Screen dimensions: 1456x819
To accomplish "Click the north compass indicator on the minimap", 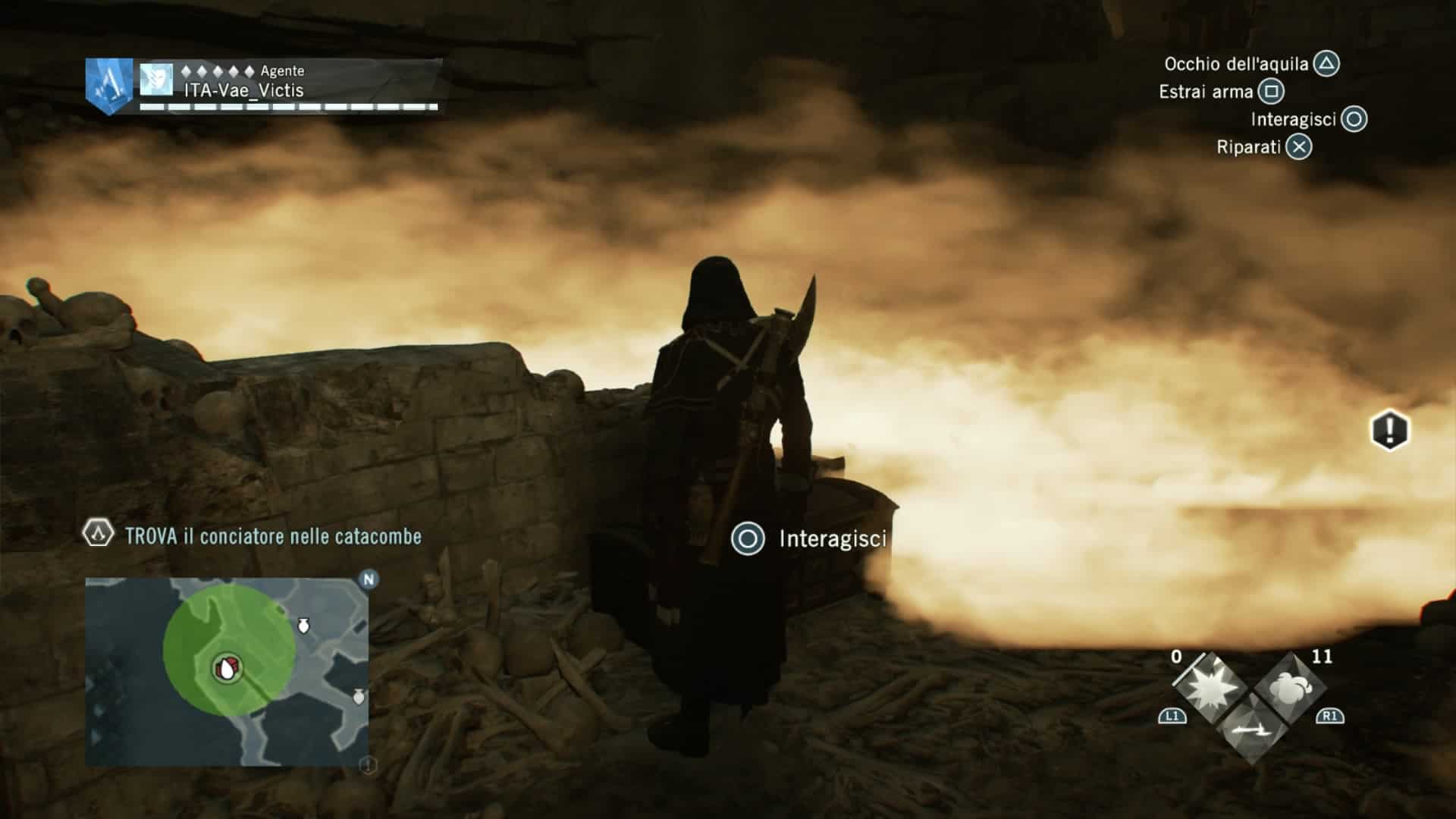I will (x=369, y=580).
